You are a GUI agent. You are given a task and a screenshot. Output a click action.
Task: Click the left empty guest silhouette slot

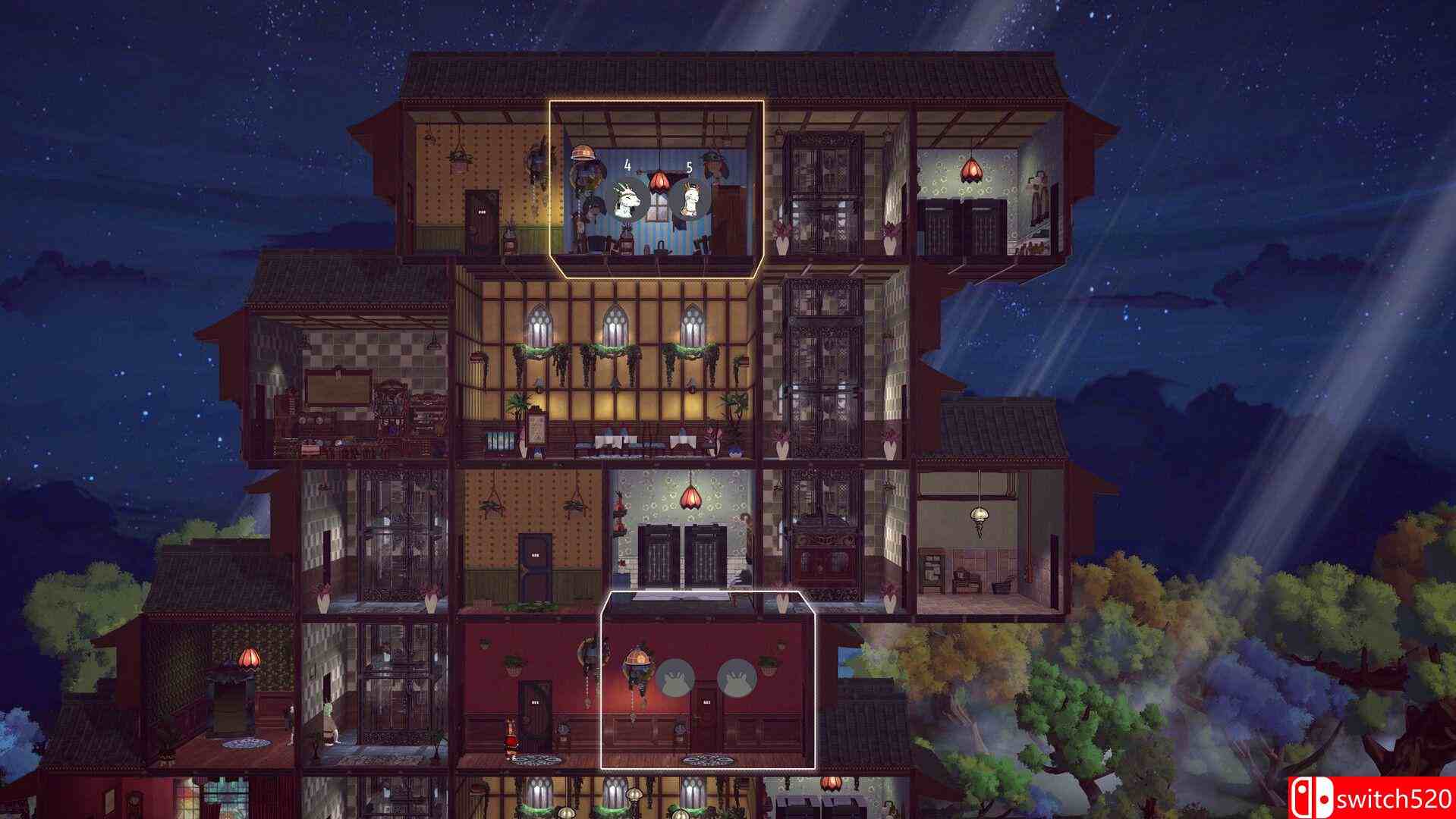pos(676,677)
